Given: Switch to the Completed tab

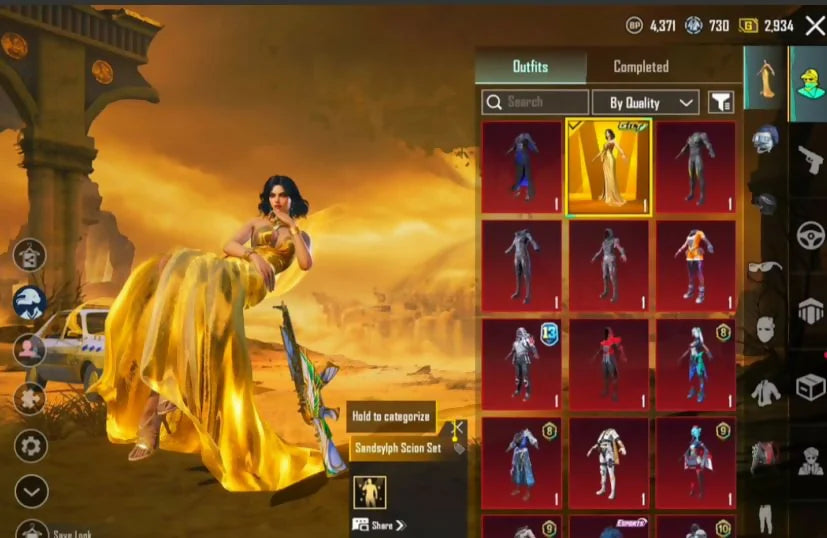Looking at the screenshot, I should pos(640,67).
